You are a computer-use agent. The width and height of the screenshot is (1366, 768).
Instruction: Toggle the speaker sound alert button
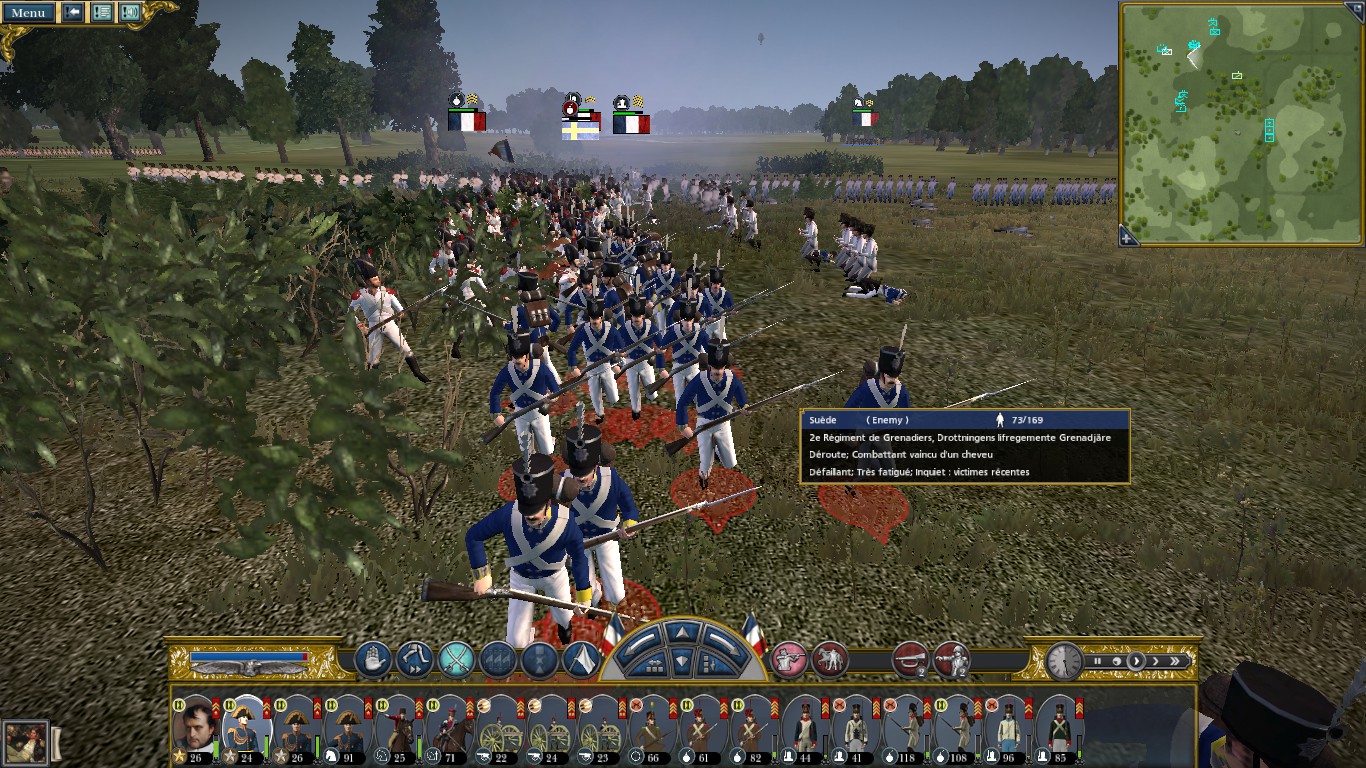coord(130,13)
